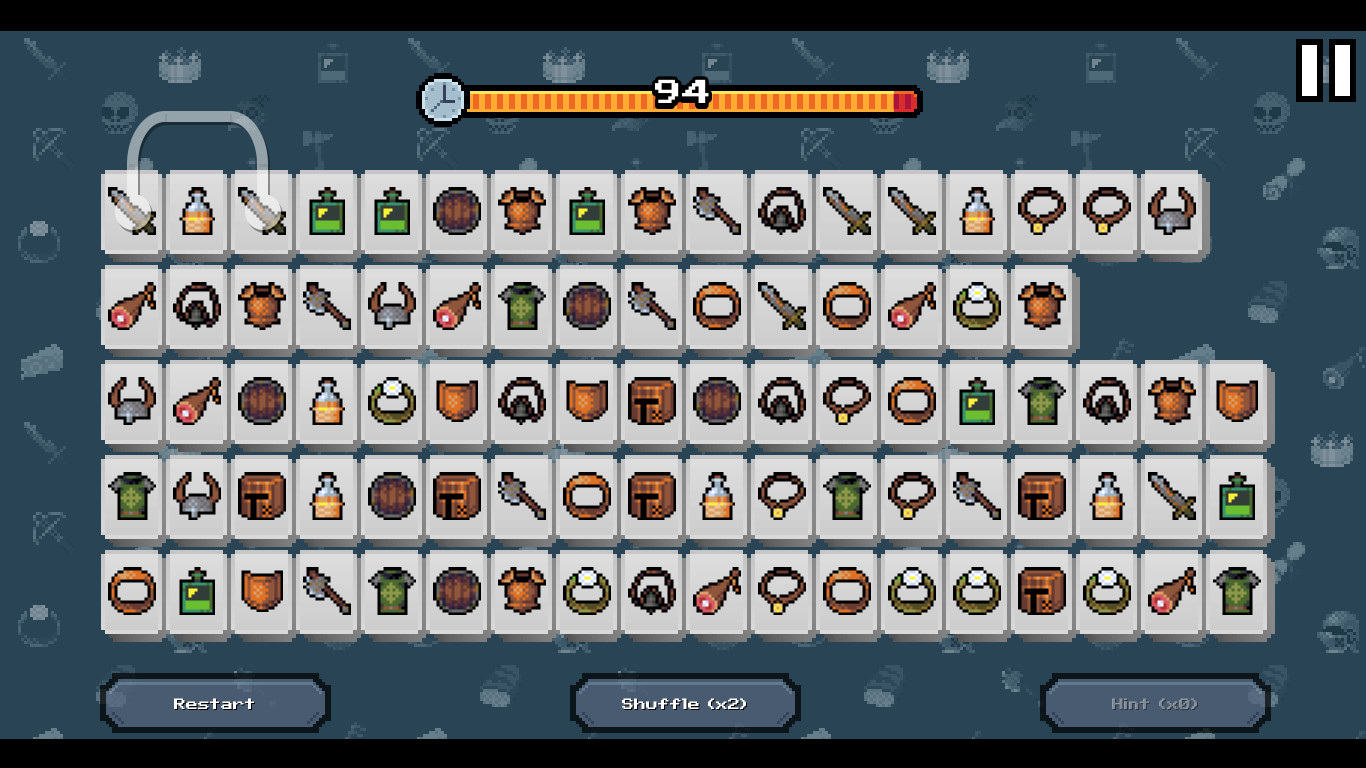Select the orange chestplate tile in the top row
The width and height of the screenshot is (1366, 768).
521,213
